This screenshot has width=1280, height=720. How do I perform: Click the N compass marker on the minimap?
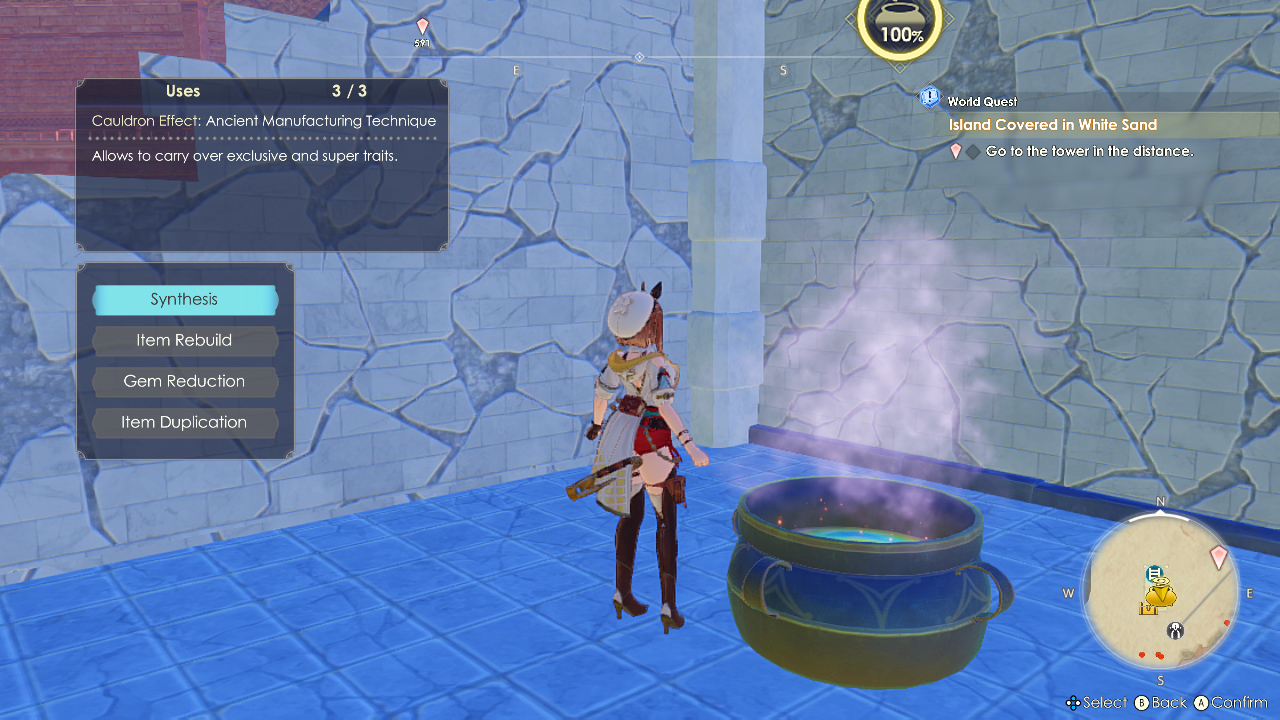tap(1159, 502)
